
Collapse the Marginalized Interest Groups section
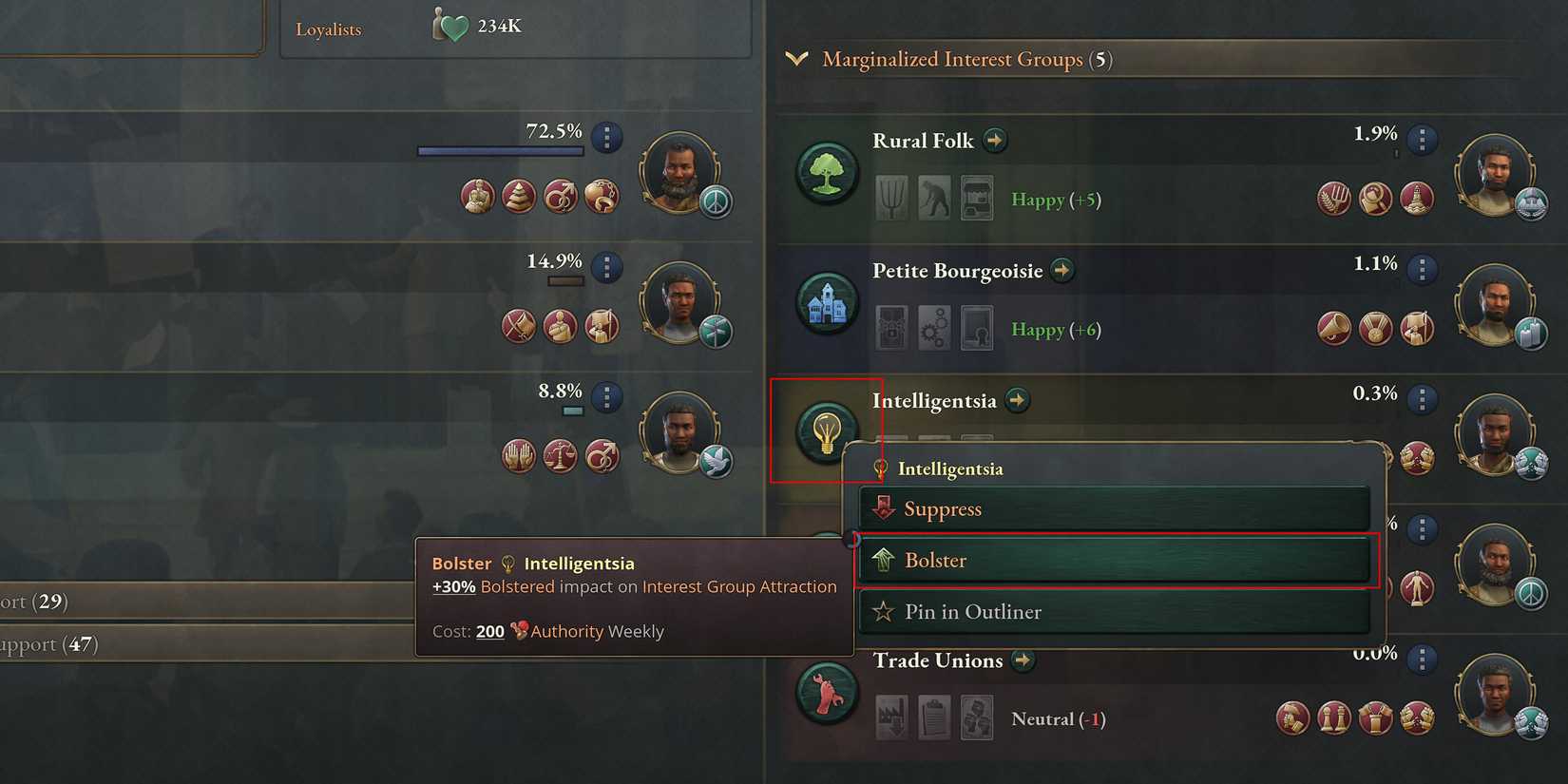pyautogui.click(x=798, y=58)
